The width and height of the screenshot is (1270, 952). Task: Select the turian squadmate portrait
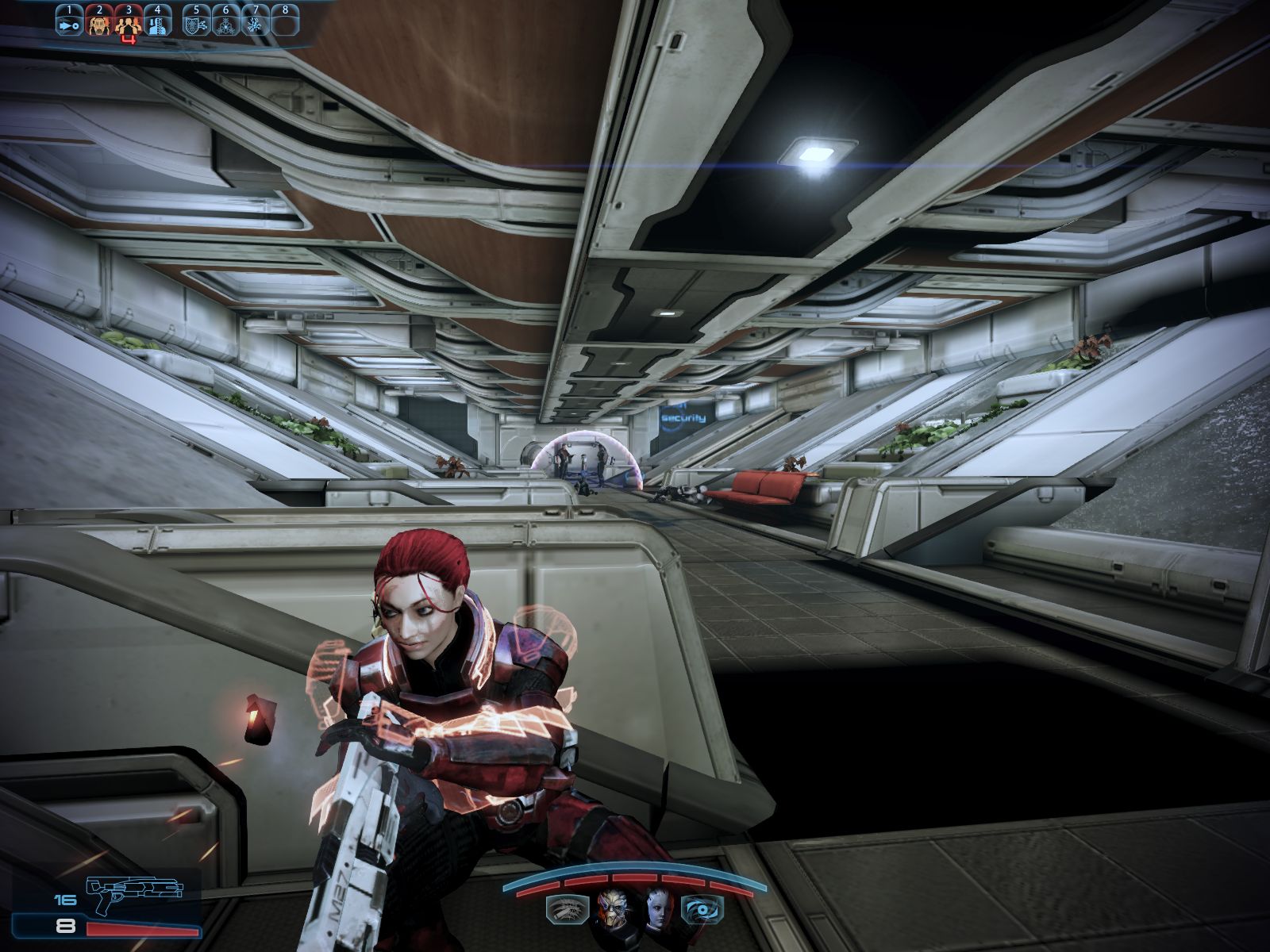click(611, 908)
